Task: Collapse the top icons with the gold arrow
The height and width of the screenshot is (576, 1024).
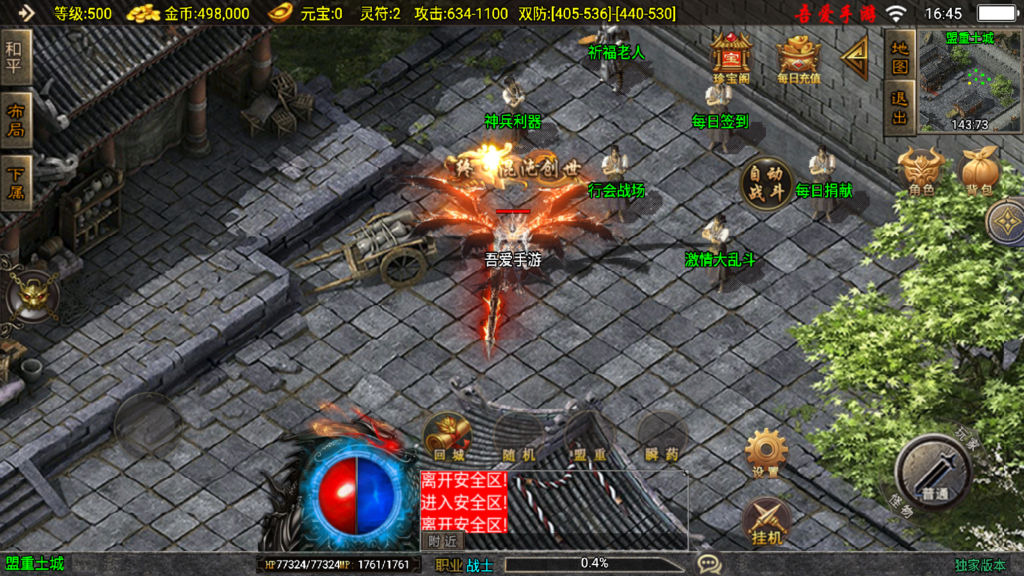Action: [x=855, y=59]
